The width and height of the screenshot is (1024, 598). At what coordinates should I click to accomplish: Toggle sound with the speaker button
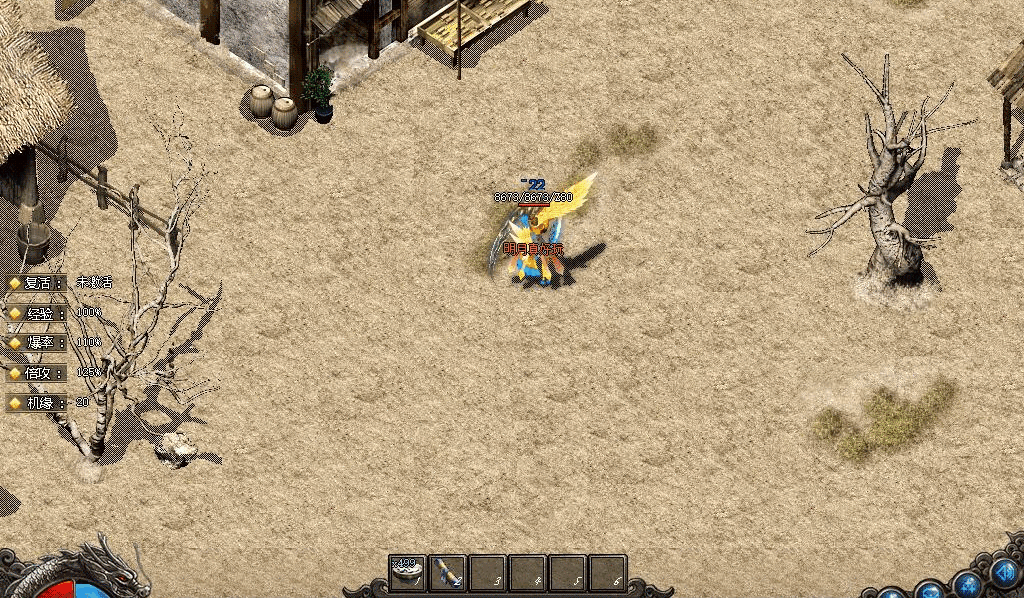1003,574
